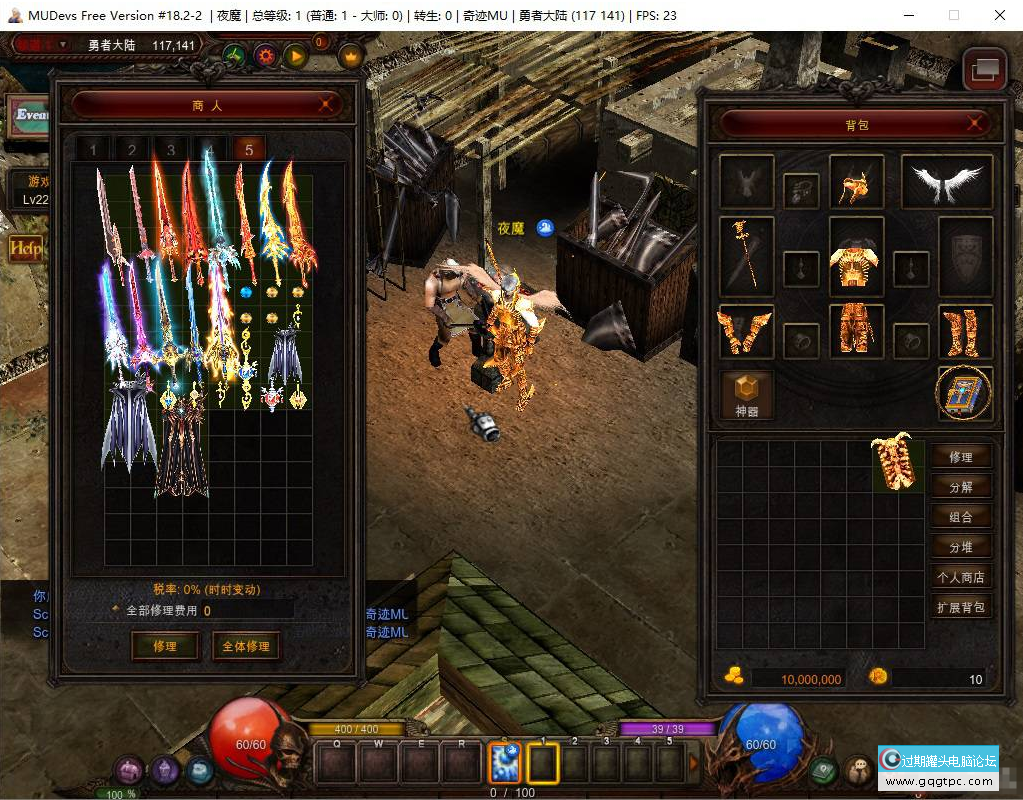Select the golden armor item in backpack grid
Image resolution: width=1023 pixels, height=800 pixels.
tap(897, 462)
